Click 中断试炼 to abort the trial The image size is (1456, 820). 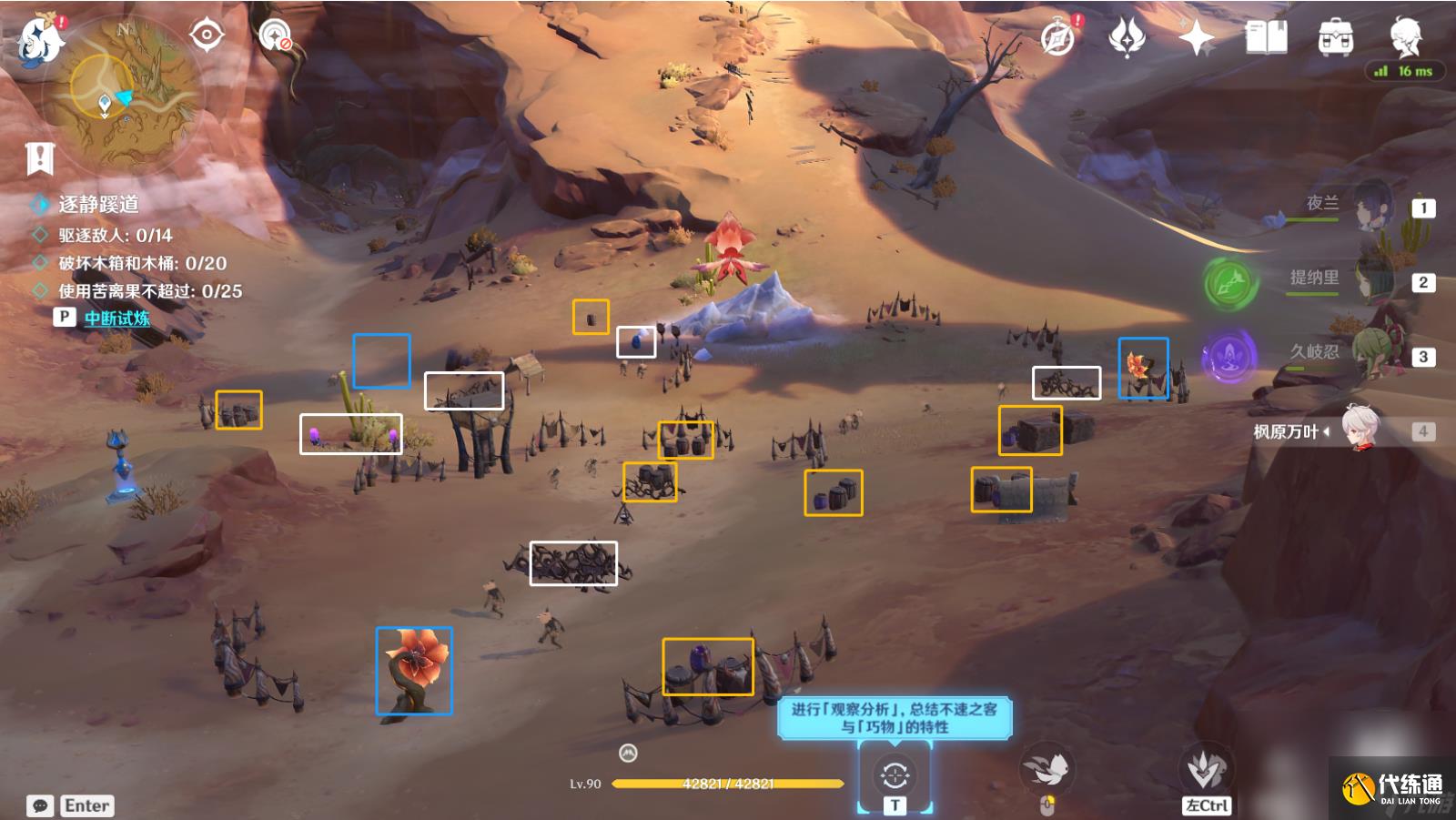(x=116, y=318)
